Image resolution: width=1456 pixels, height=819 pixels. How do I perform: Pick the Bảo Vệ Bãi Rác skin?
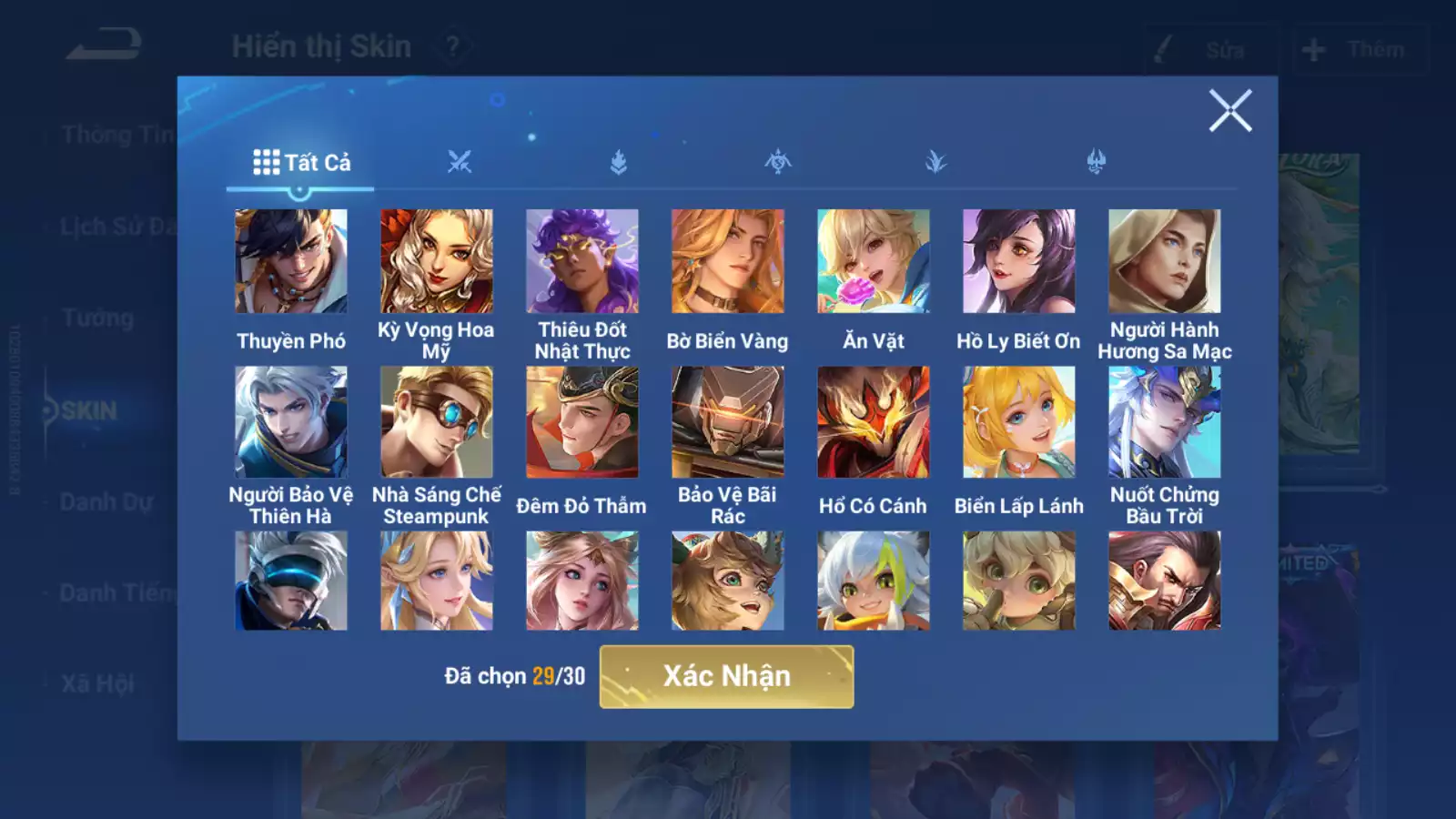coord(728,422)
